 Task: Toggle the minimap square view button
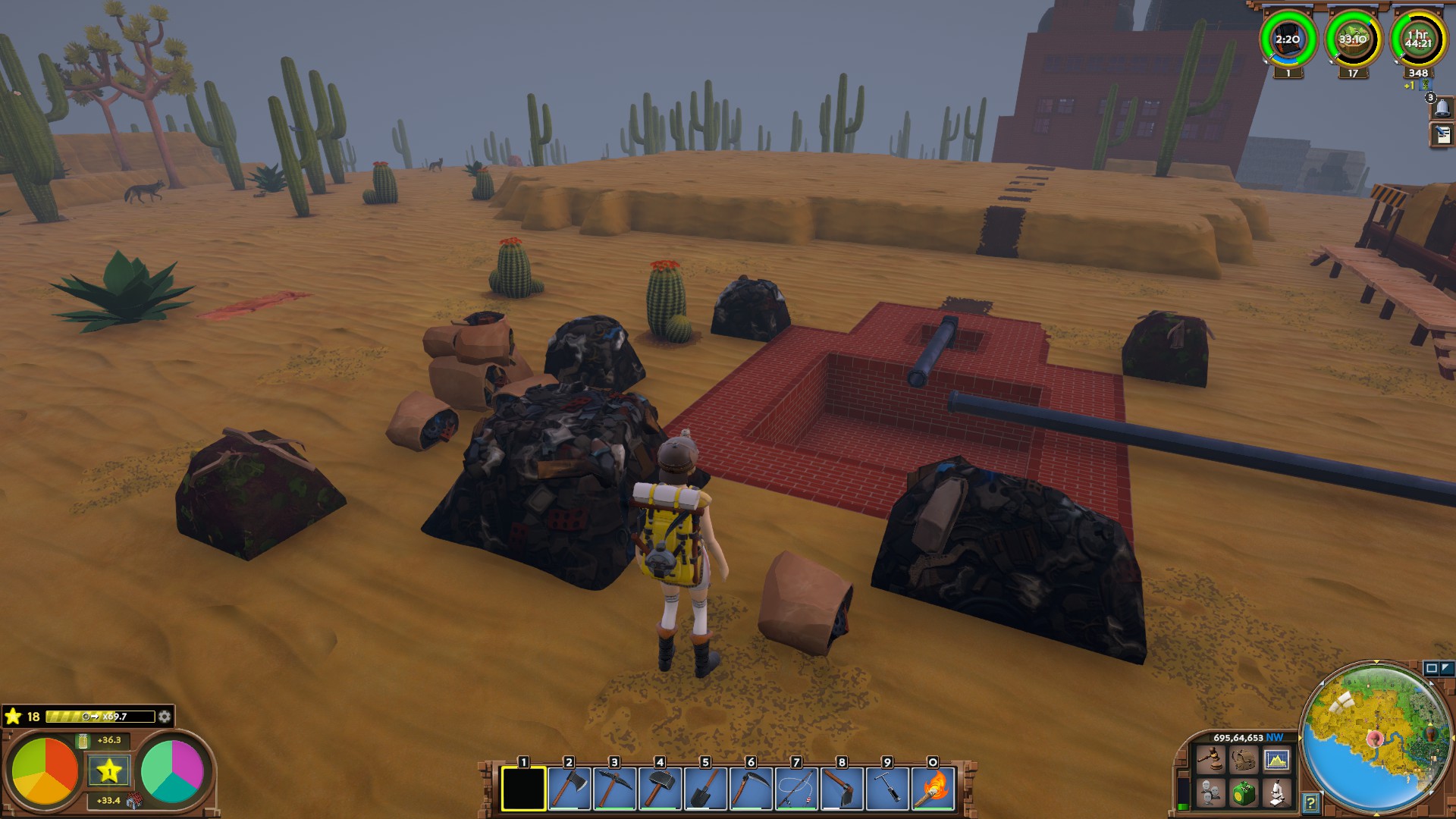(1431, 668)
